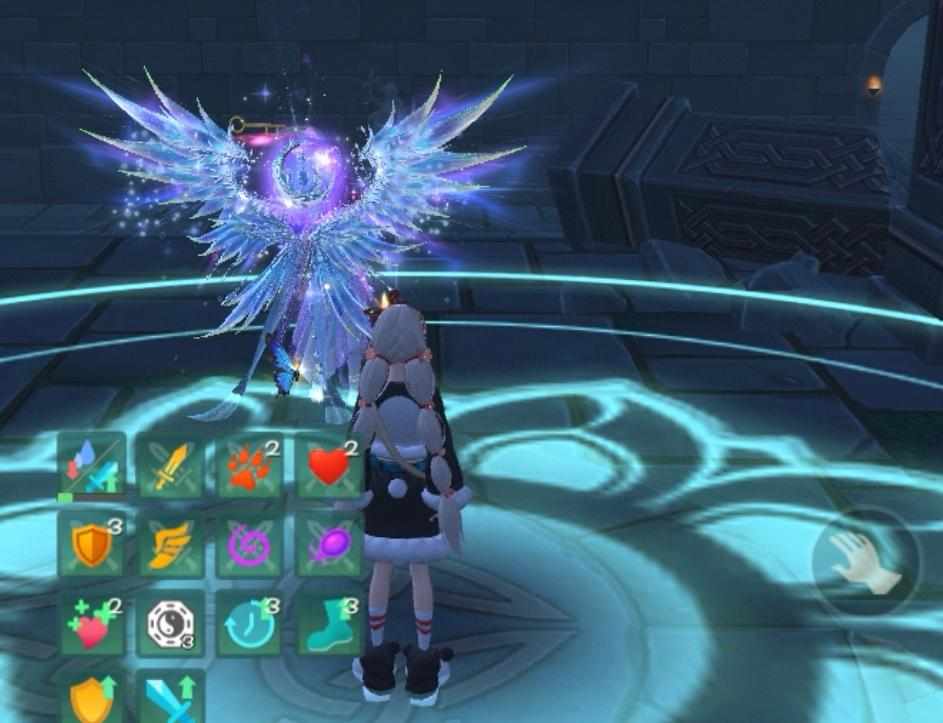Image resolution: width=943 pixels, height=723 pixels.
Task: Open the orange shield buff with 3 stacks
Action: pyautogui.click(x=92, y=546)
